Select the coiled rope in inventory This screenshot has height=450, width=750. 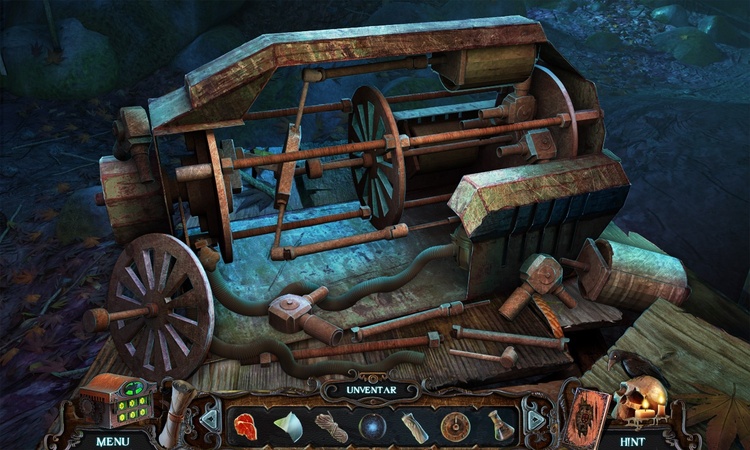331,425
